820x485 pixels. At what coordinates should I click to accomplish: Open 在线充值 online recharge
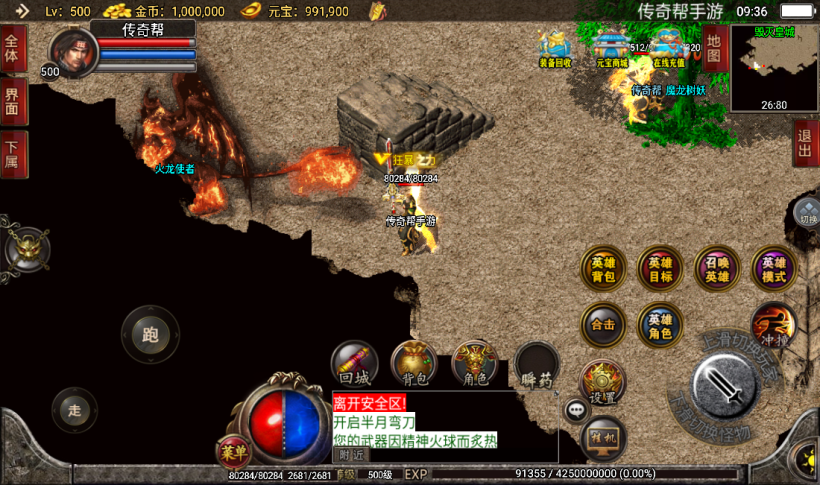point(668,48)
